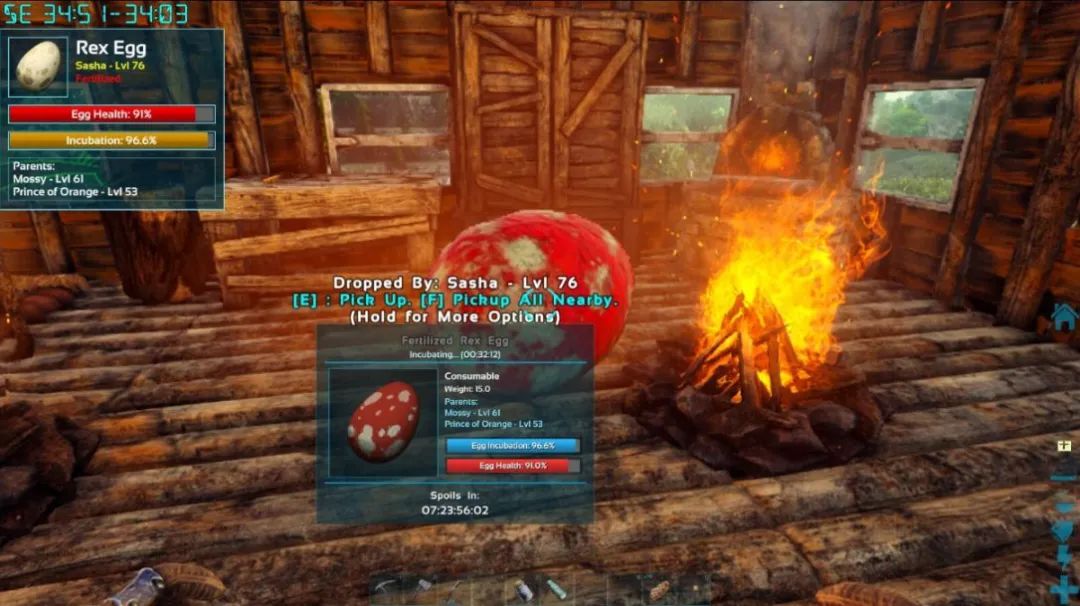Image resolution: width=1080 pixels, height=606 pixels.
Task: Pick the brown meat item in the hotbar
Action: pos(659,590)
